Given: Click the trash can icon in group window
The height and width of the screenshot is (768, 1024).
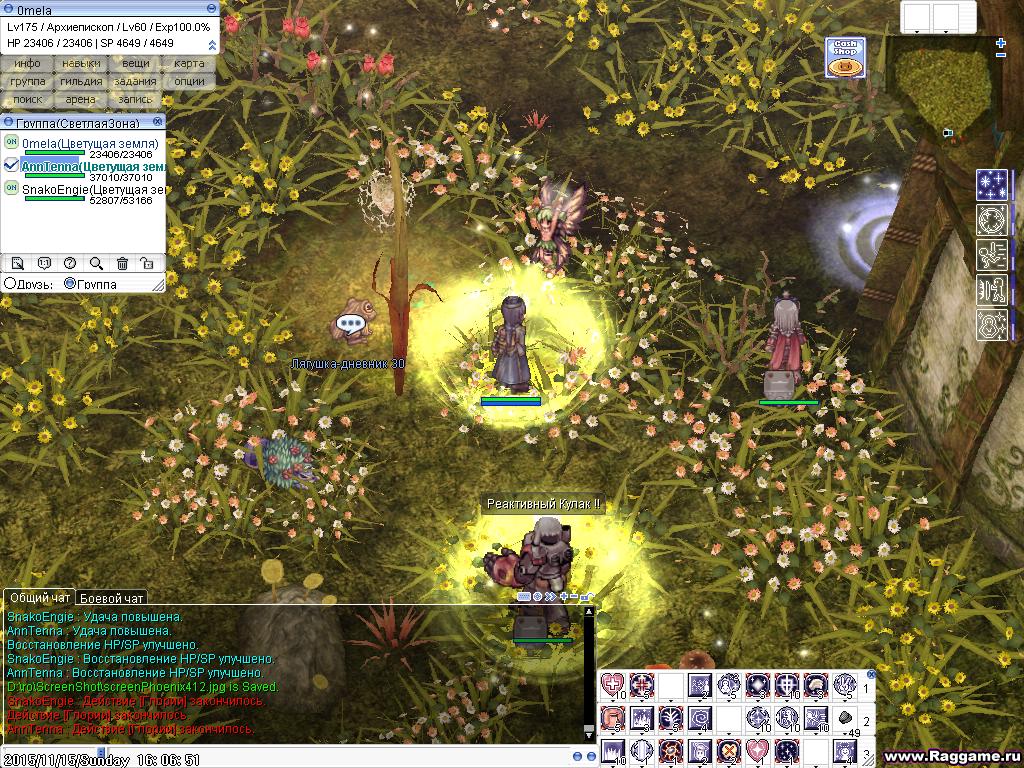Looking at the screenshot, I should [x=122, y=263].
